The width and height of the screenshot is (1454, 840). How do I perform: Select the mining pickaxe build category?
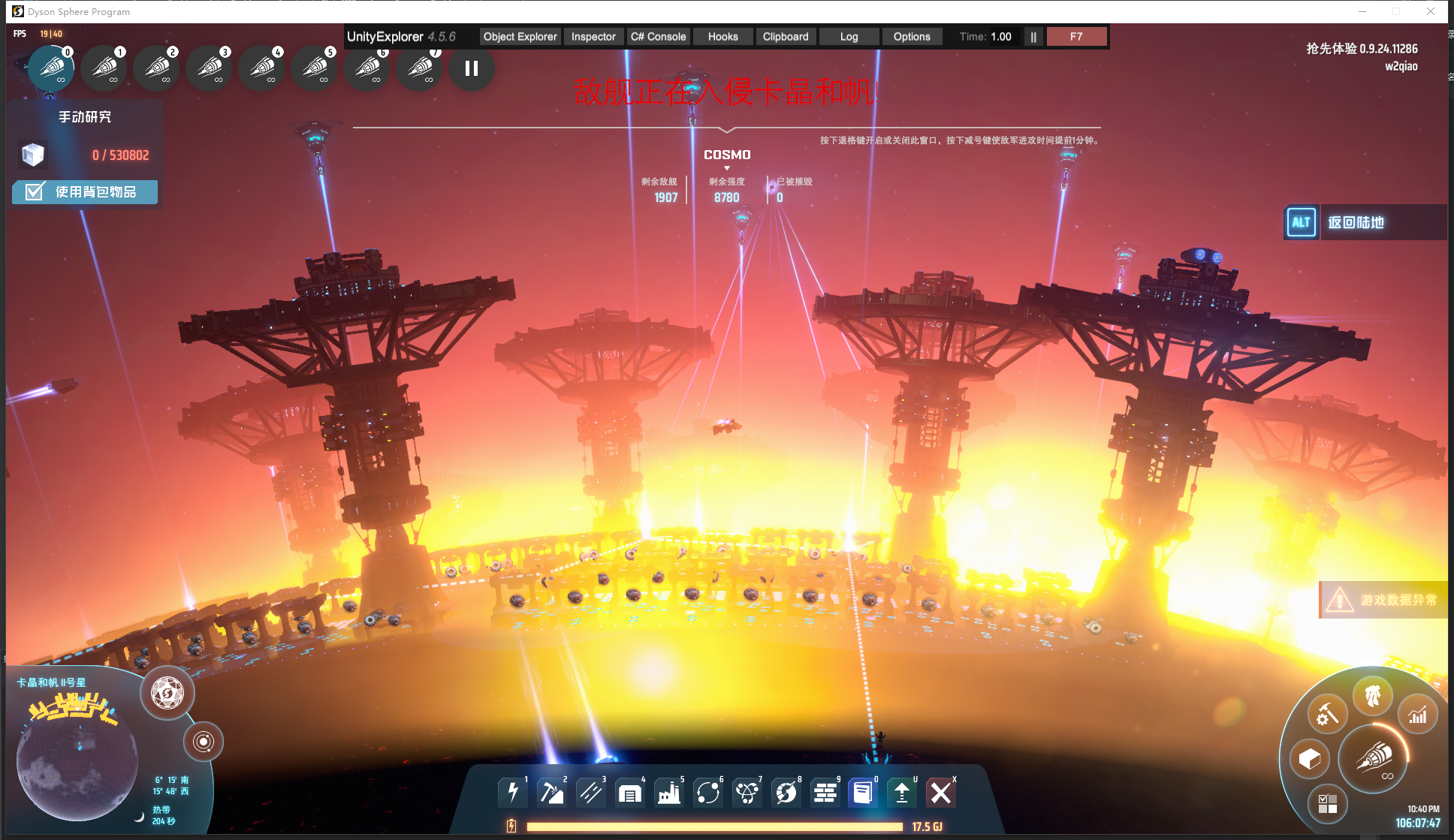[552, 792]
